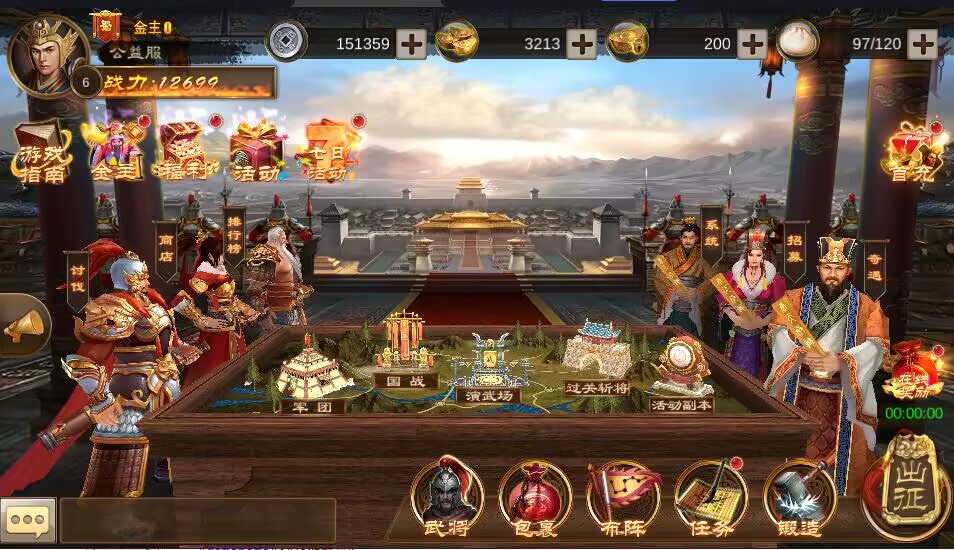The height and width of the screenshot is (550, 954).
Task: Open the 布阵 formation screen
Action: coord(622,496)
